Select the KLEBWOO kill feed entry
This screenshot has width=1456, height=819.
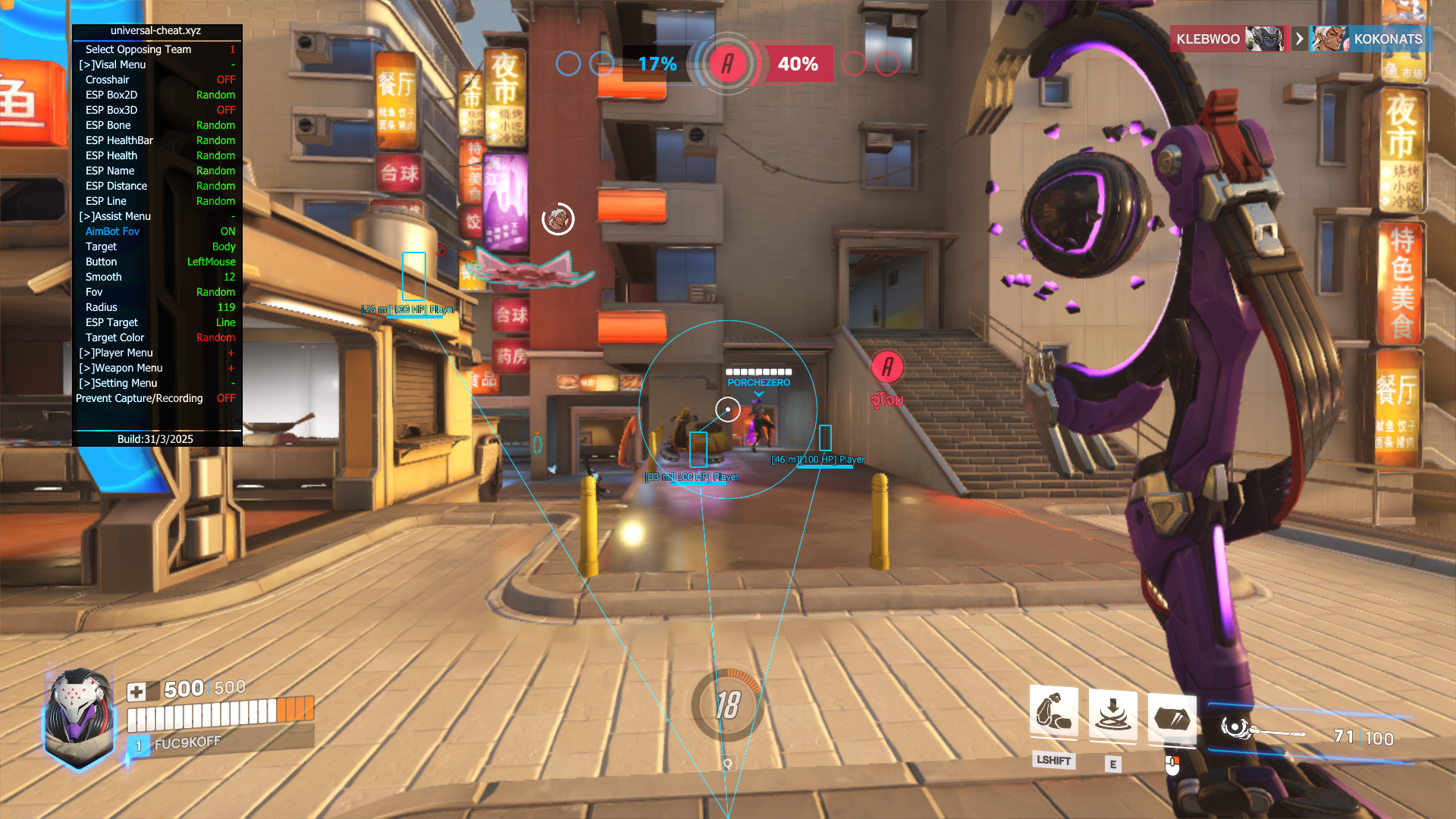(x=1227, y=39)
